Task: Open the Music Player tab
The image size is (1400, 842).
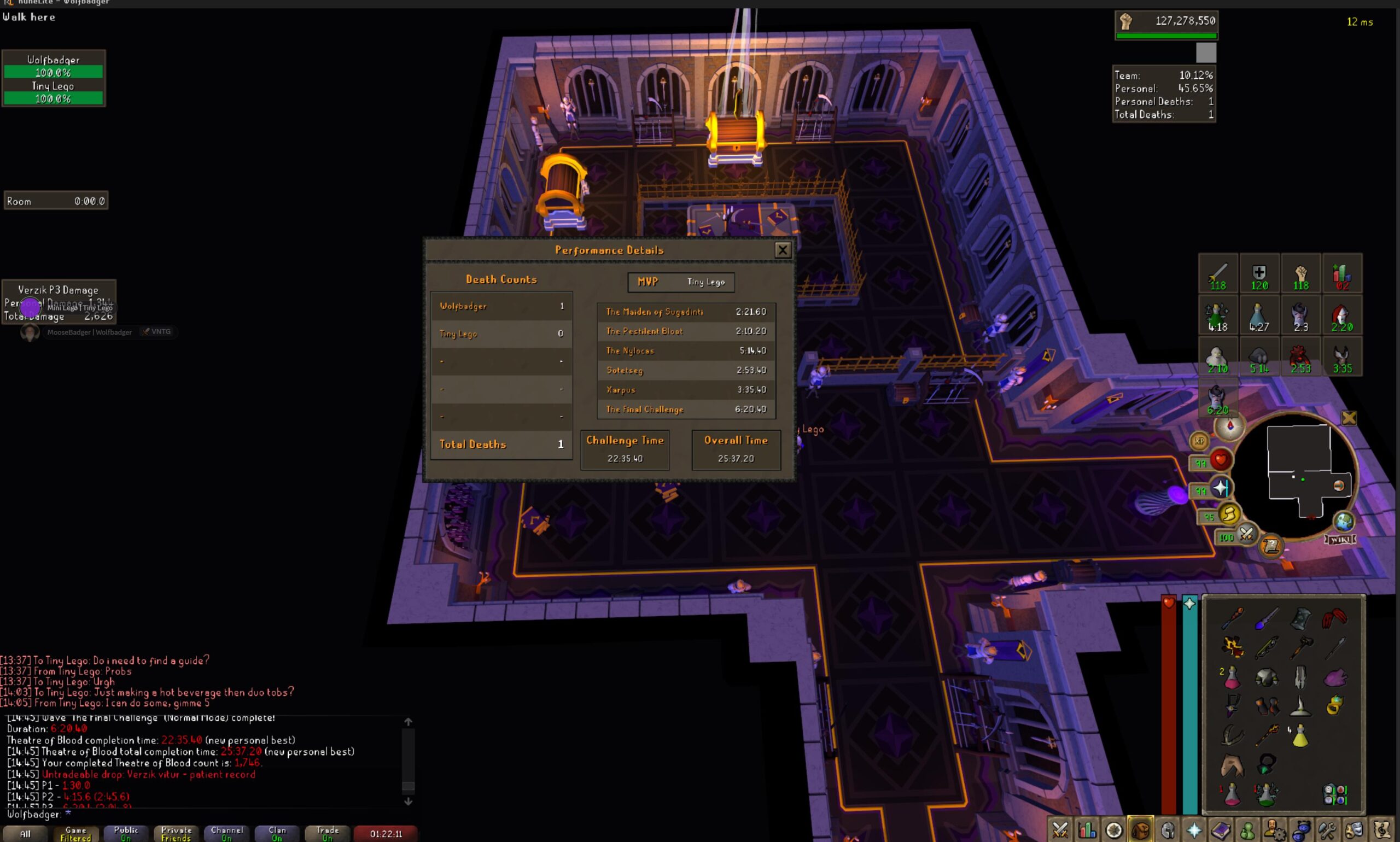Action: point(1381,830)
